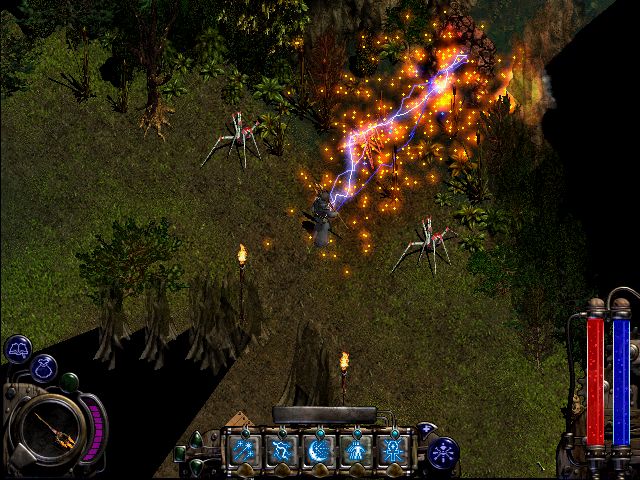
Task: Cast the flexing arm strength spell
Action: [282, 449]
